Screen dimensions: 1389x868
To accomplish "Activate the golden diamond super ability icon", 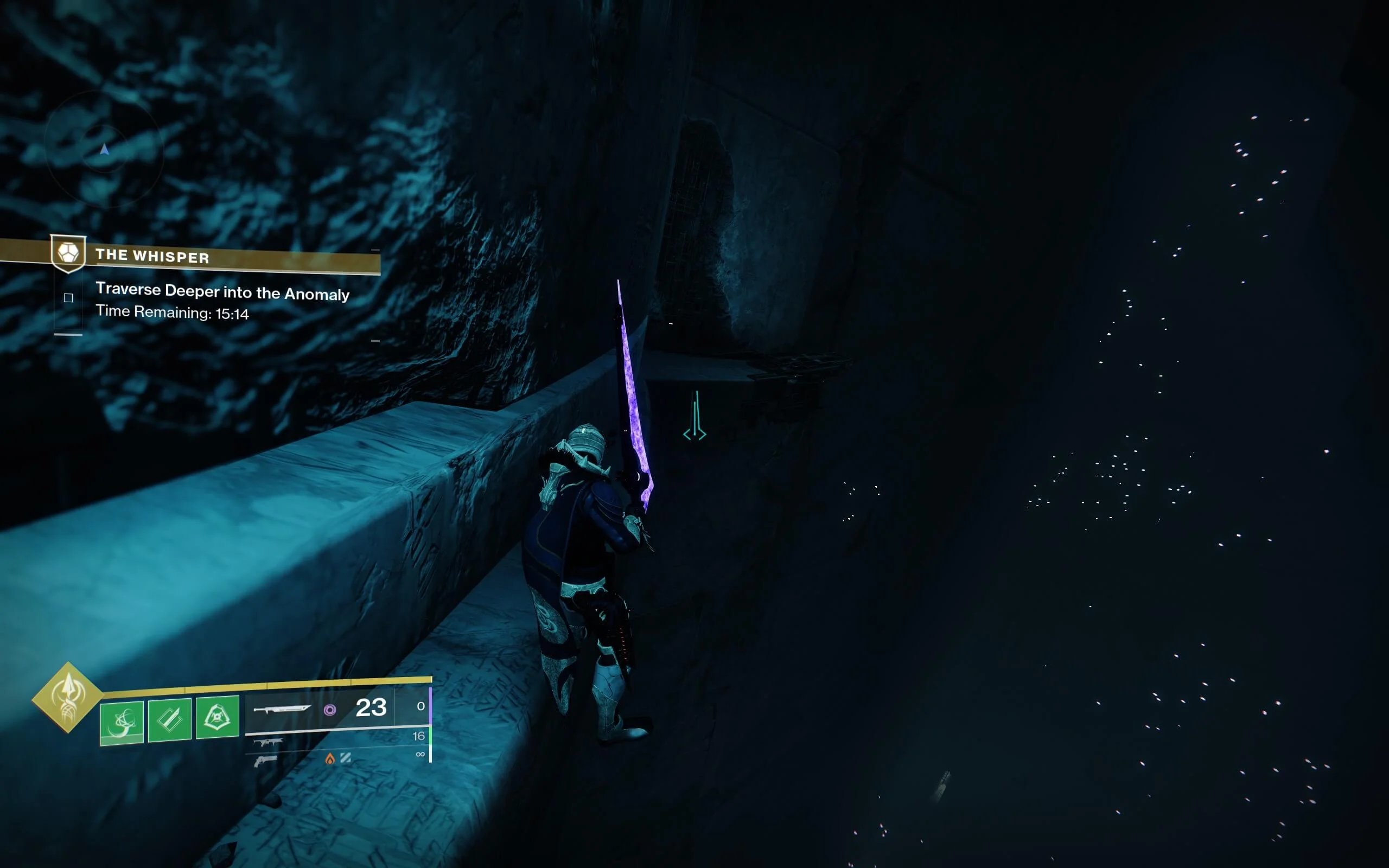I will coord(68,697).
